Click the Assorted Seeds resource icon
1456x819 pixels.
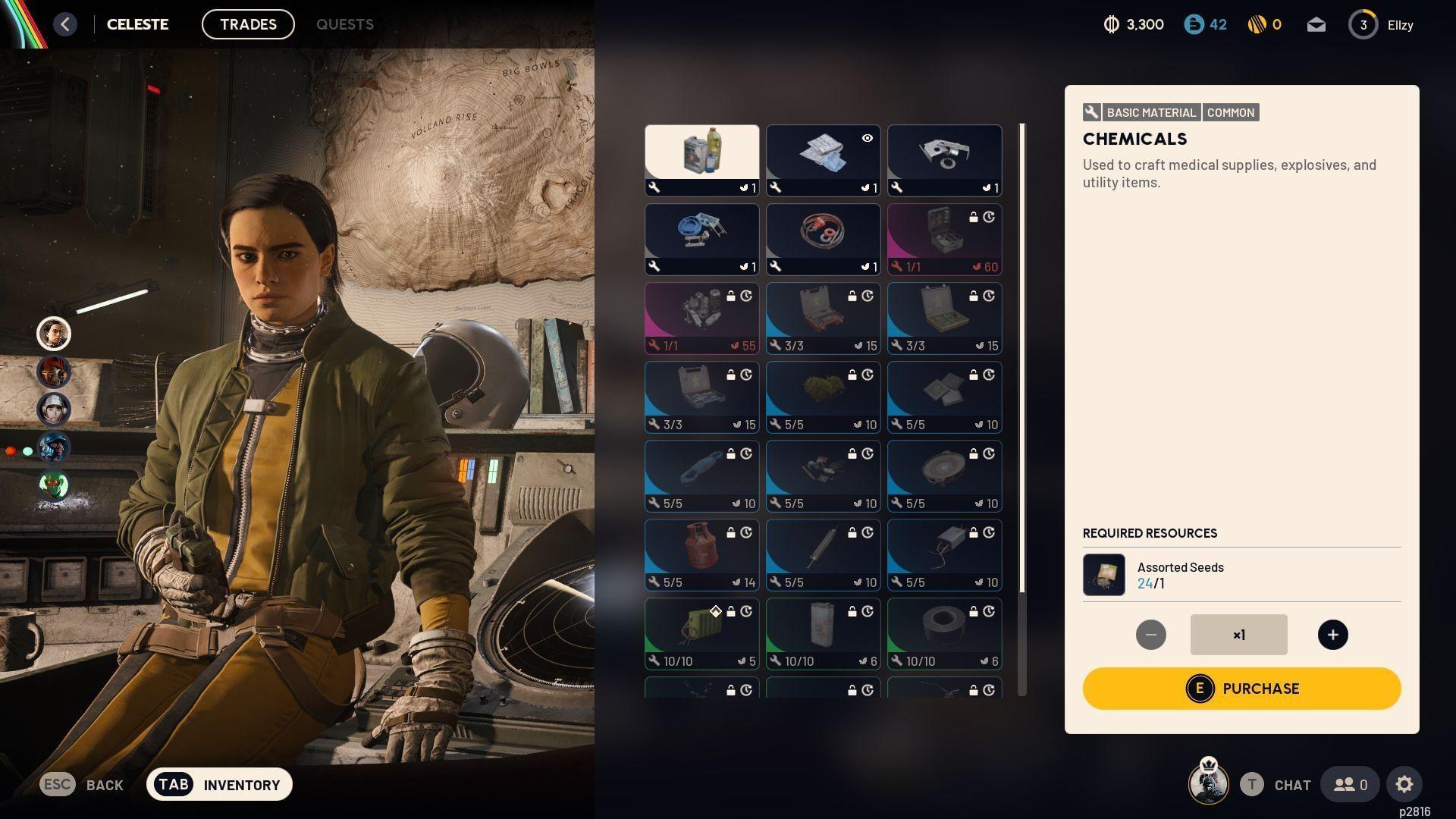click(x=1103, y=575)
